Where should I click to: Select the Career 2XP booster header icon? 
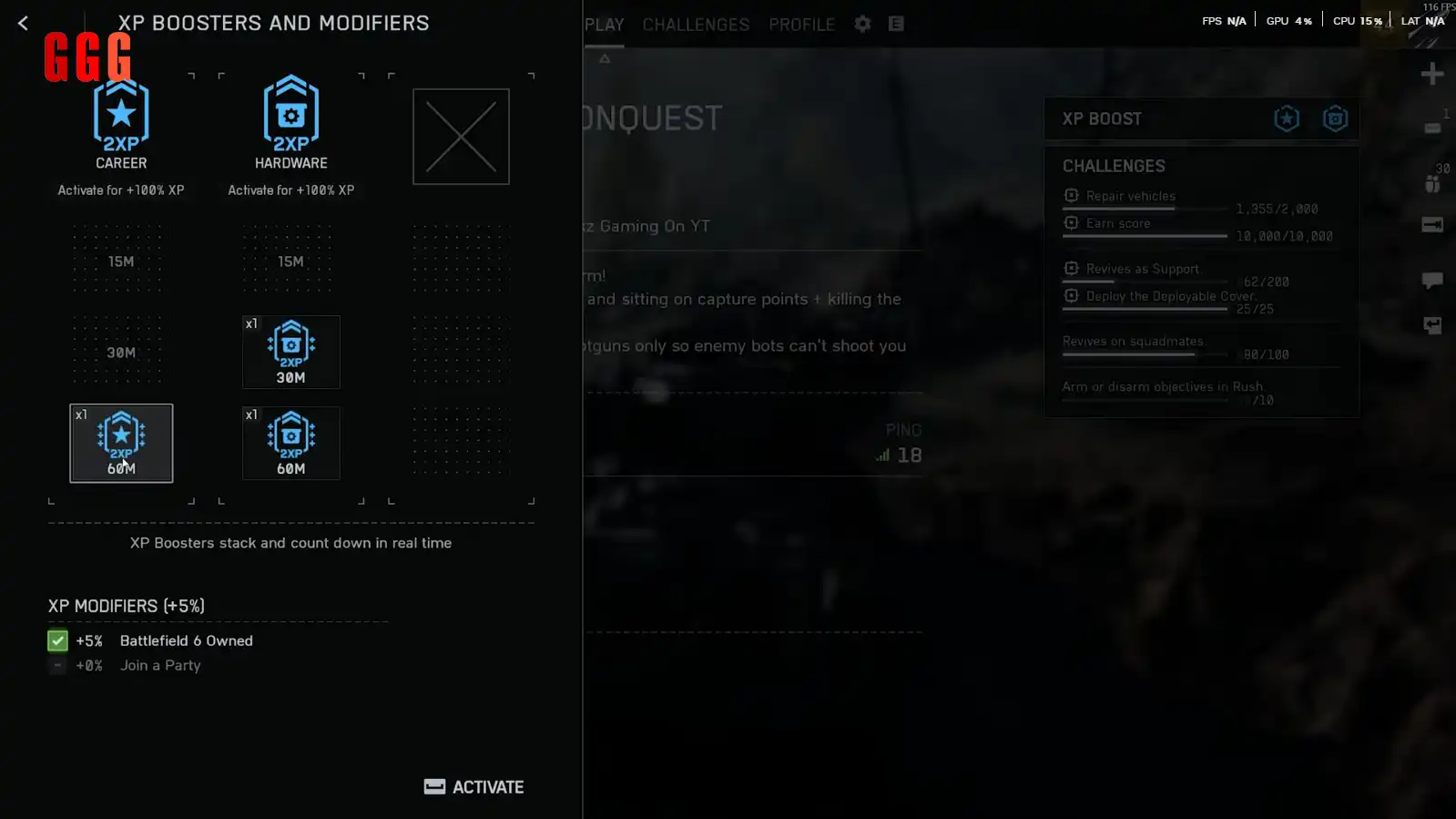pos(121,116)
